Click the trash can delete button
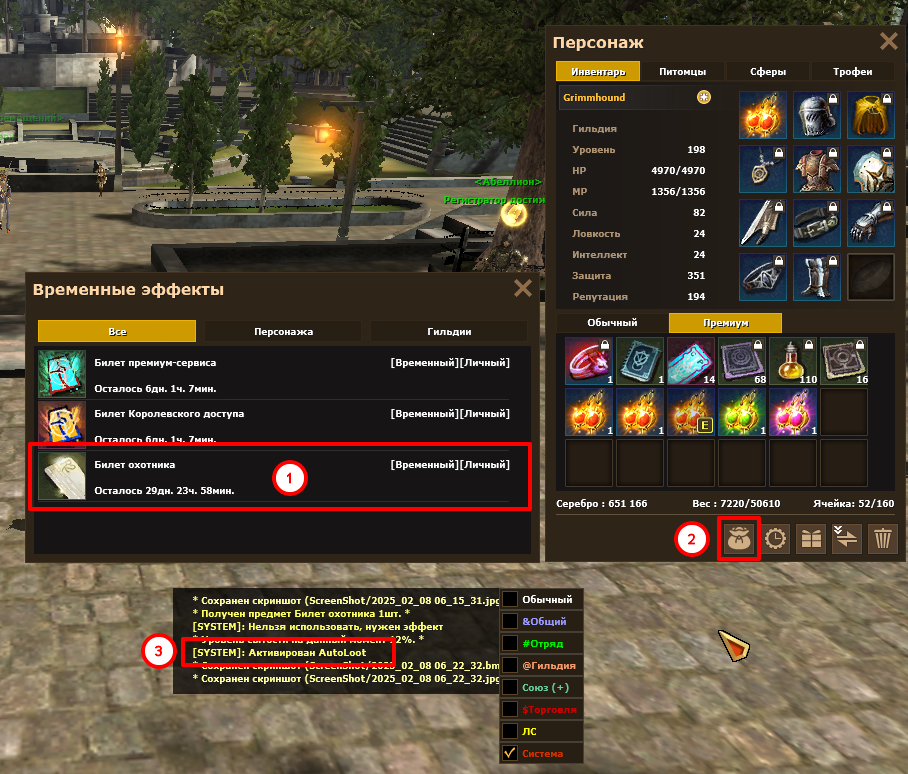The width and height of the screenshot is (908, 774). (x=882, y=540)
